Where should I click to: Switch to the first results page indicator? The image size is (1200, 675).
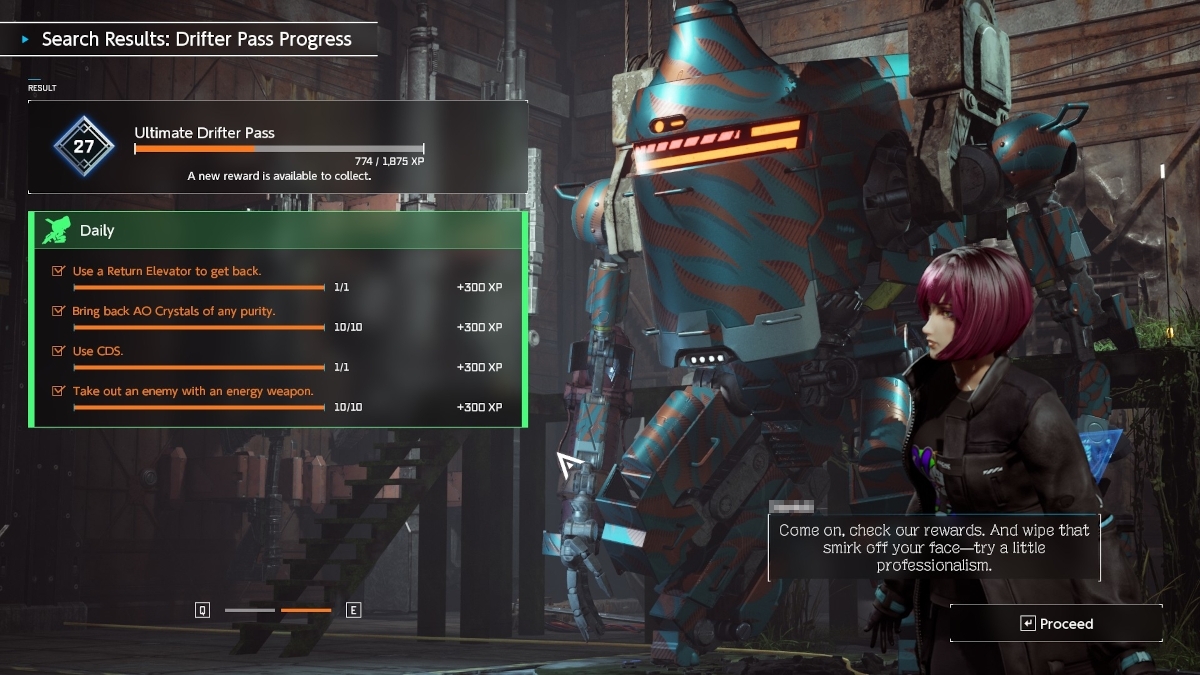tap(249, 610)
